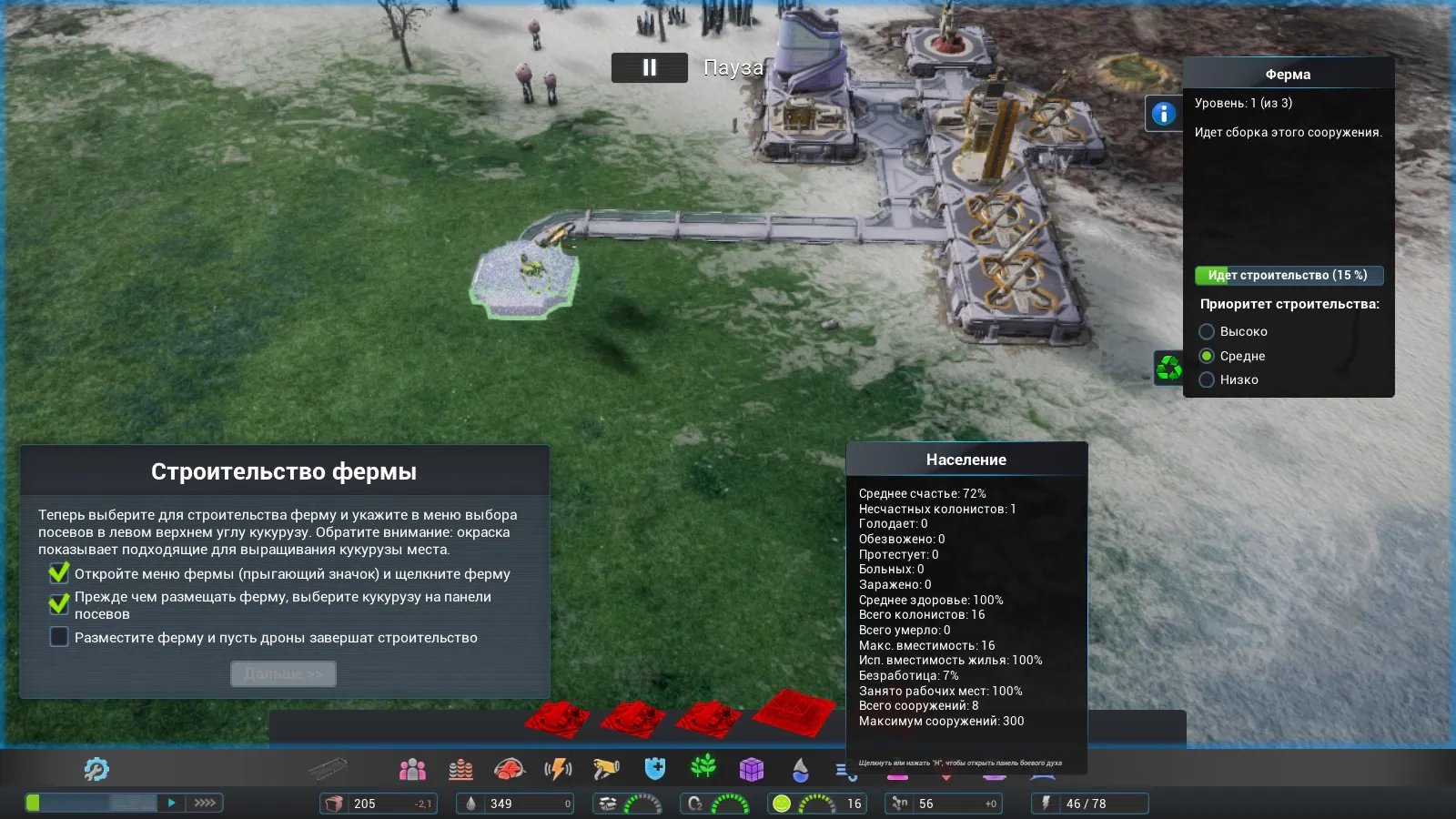Click the pause button at top
This screenshot has width=1456, height=819.
click(x=649, y=67)
